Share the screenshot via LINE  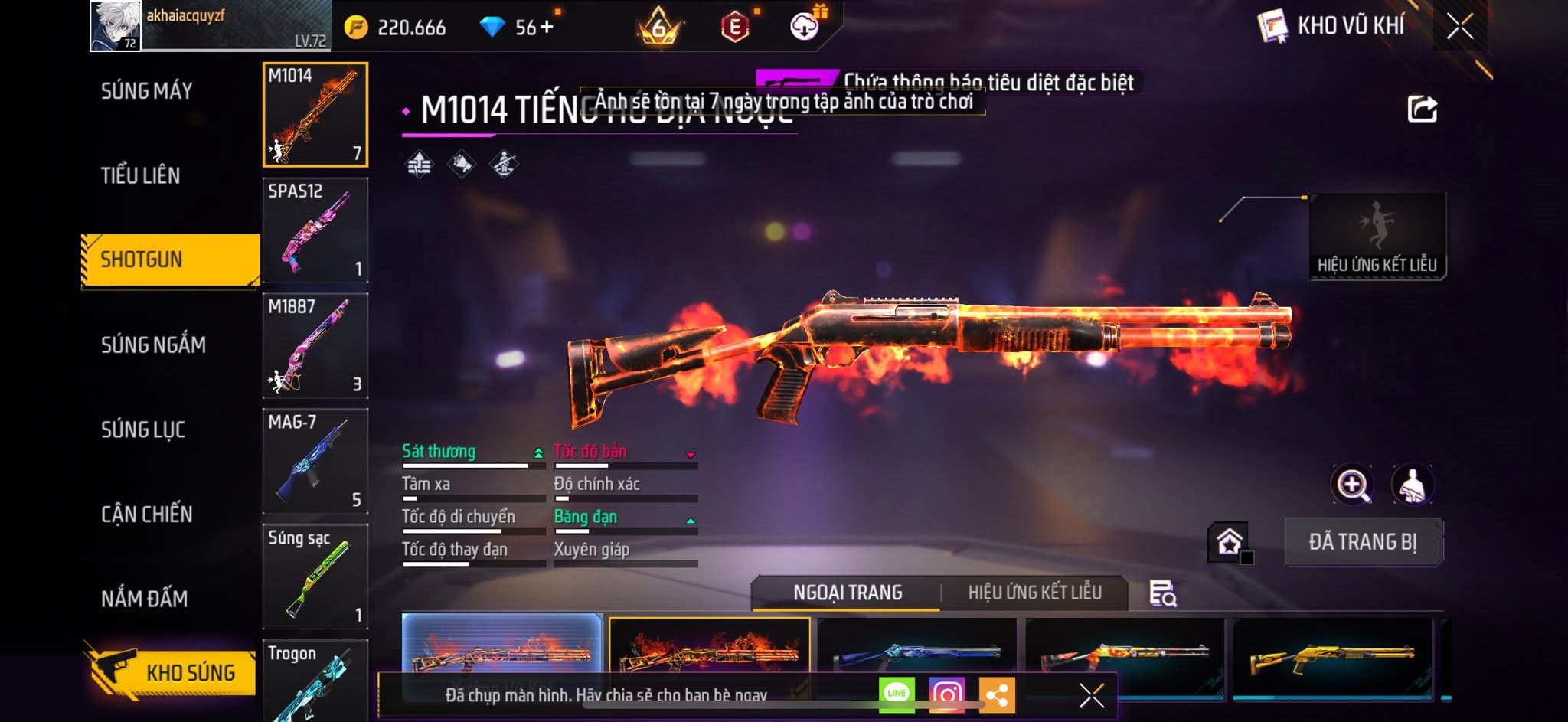897,694
